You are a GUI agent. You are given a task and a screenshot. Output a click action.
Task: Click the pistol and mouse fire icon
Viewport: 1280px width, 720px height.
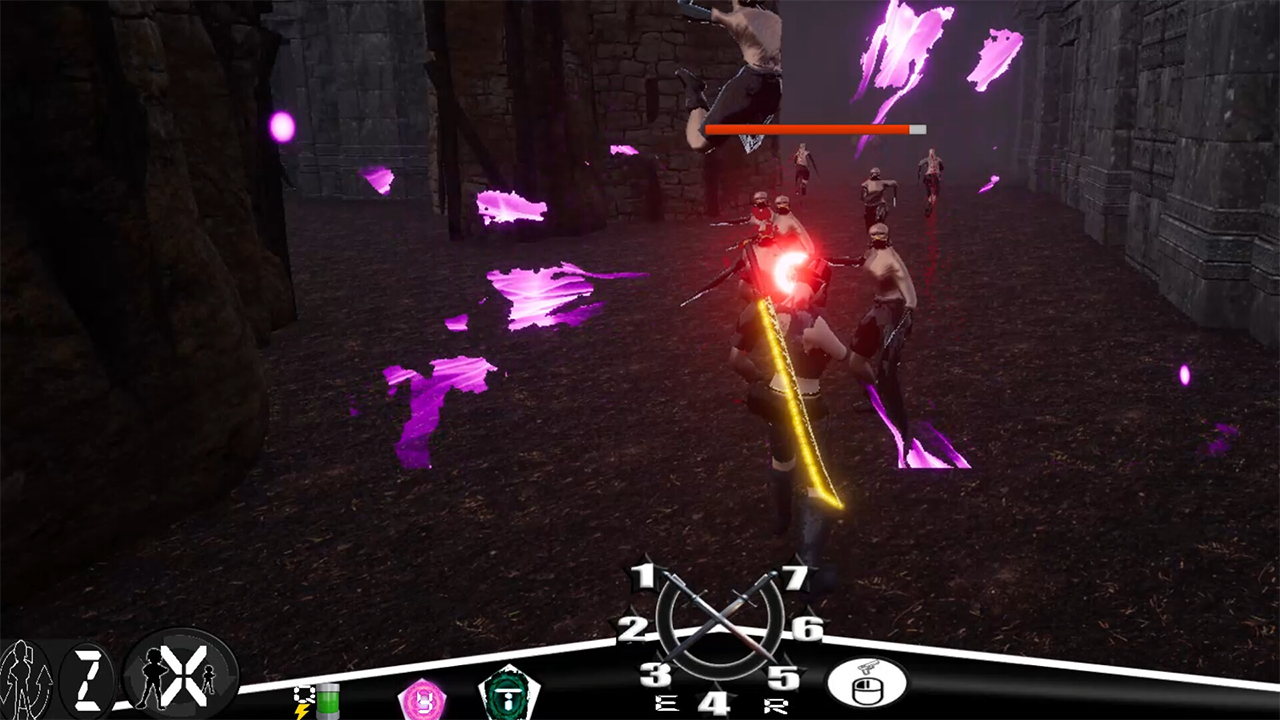point(866,683)
